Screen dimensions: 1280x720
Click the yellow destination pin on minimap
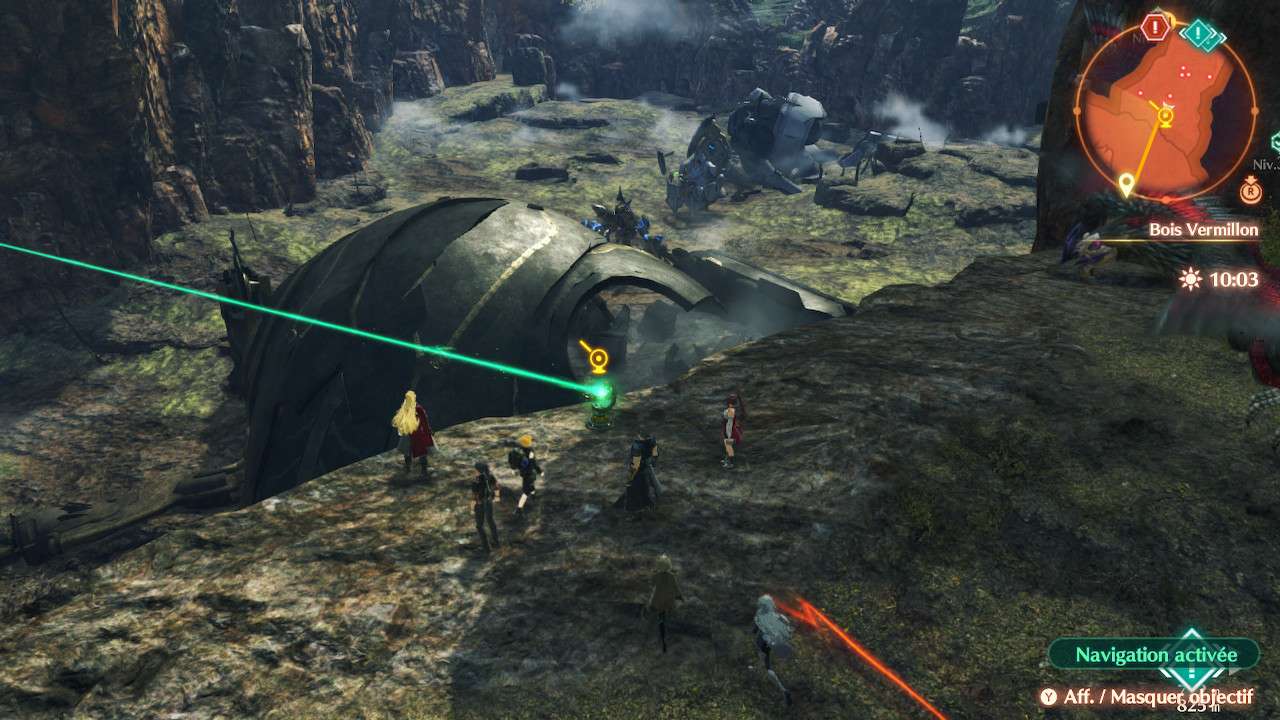click(x=1127, y=184)
